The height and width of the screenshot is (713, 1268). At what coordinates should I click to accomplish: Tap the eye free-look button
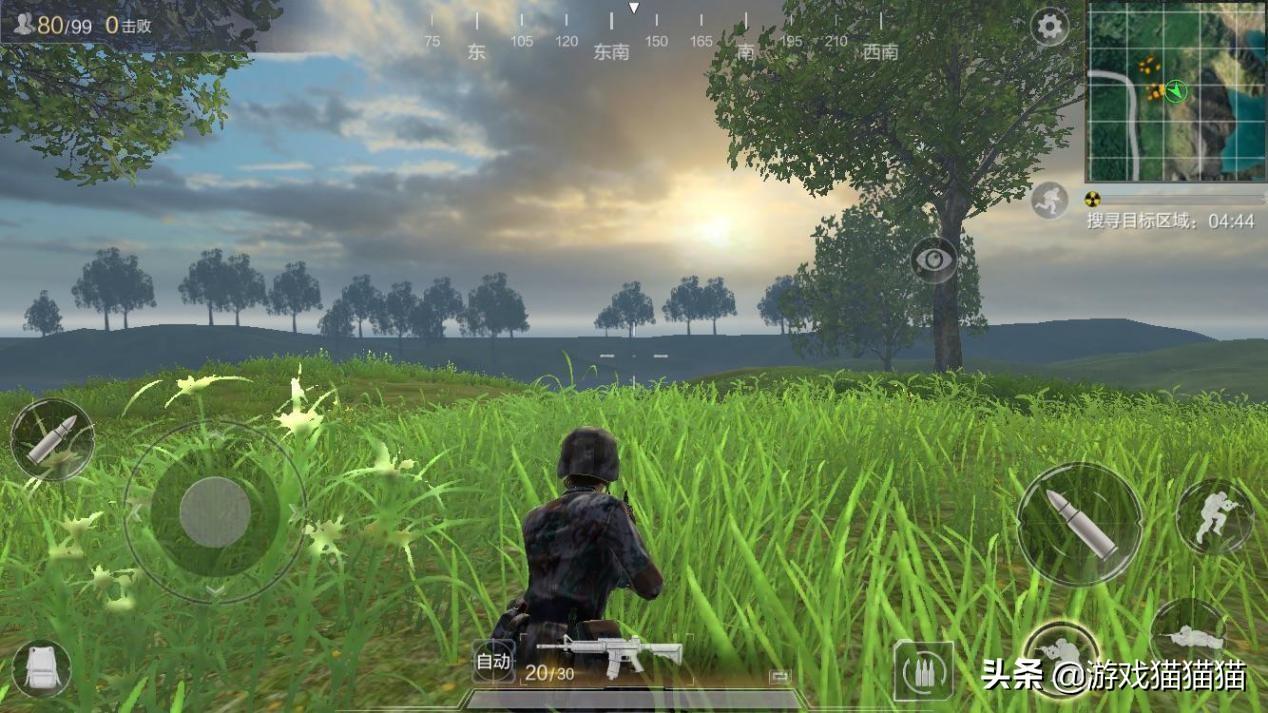934,260
